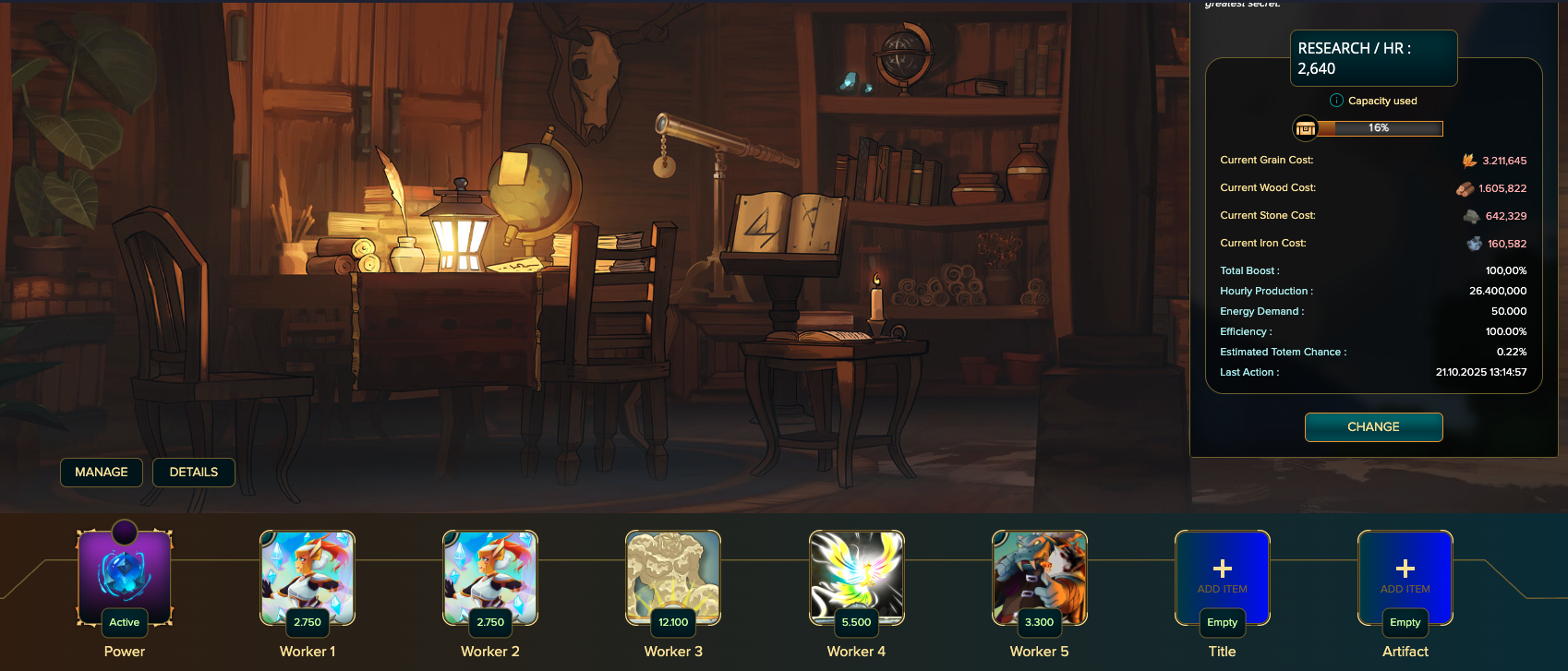The width and height of the screenshot is (1568, 671).
Task: Click the stone resource icon
Action: (x=1471, y=214)
